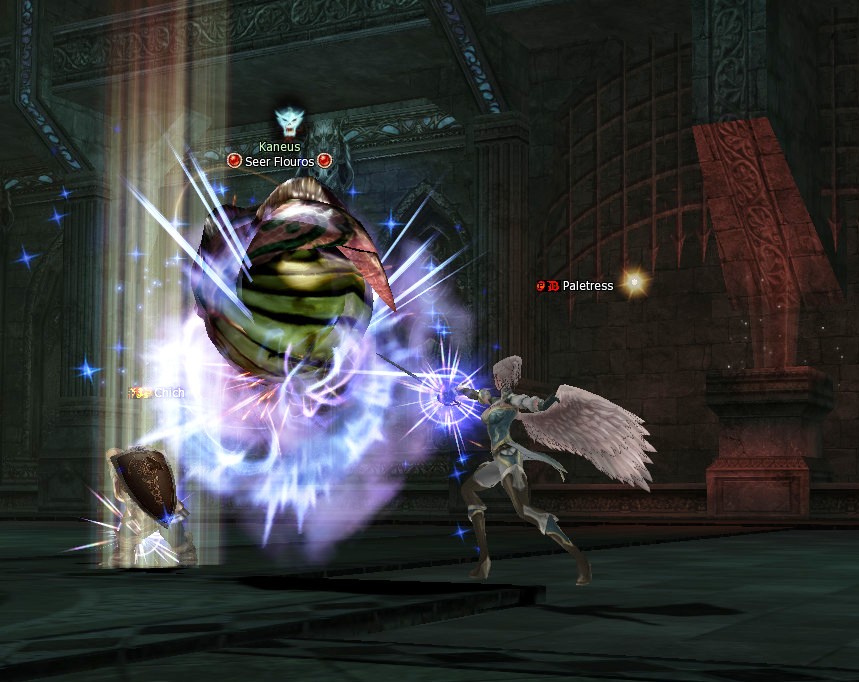Select the Paletress name label
This screenshot has width=859, height=682.
(587, 286)
